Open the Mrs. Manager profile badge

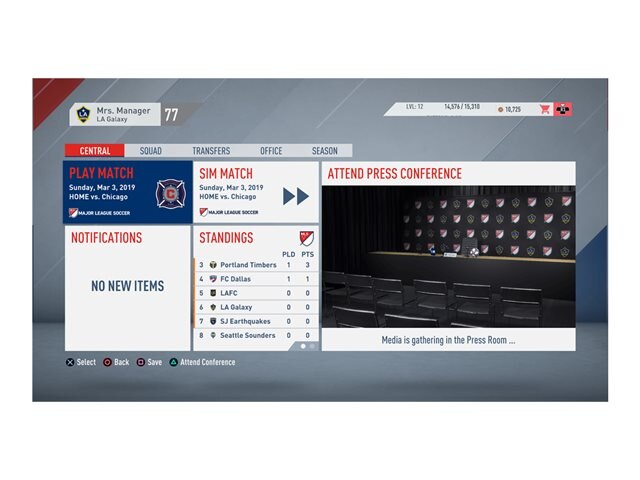pos(115,115)
